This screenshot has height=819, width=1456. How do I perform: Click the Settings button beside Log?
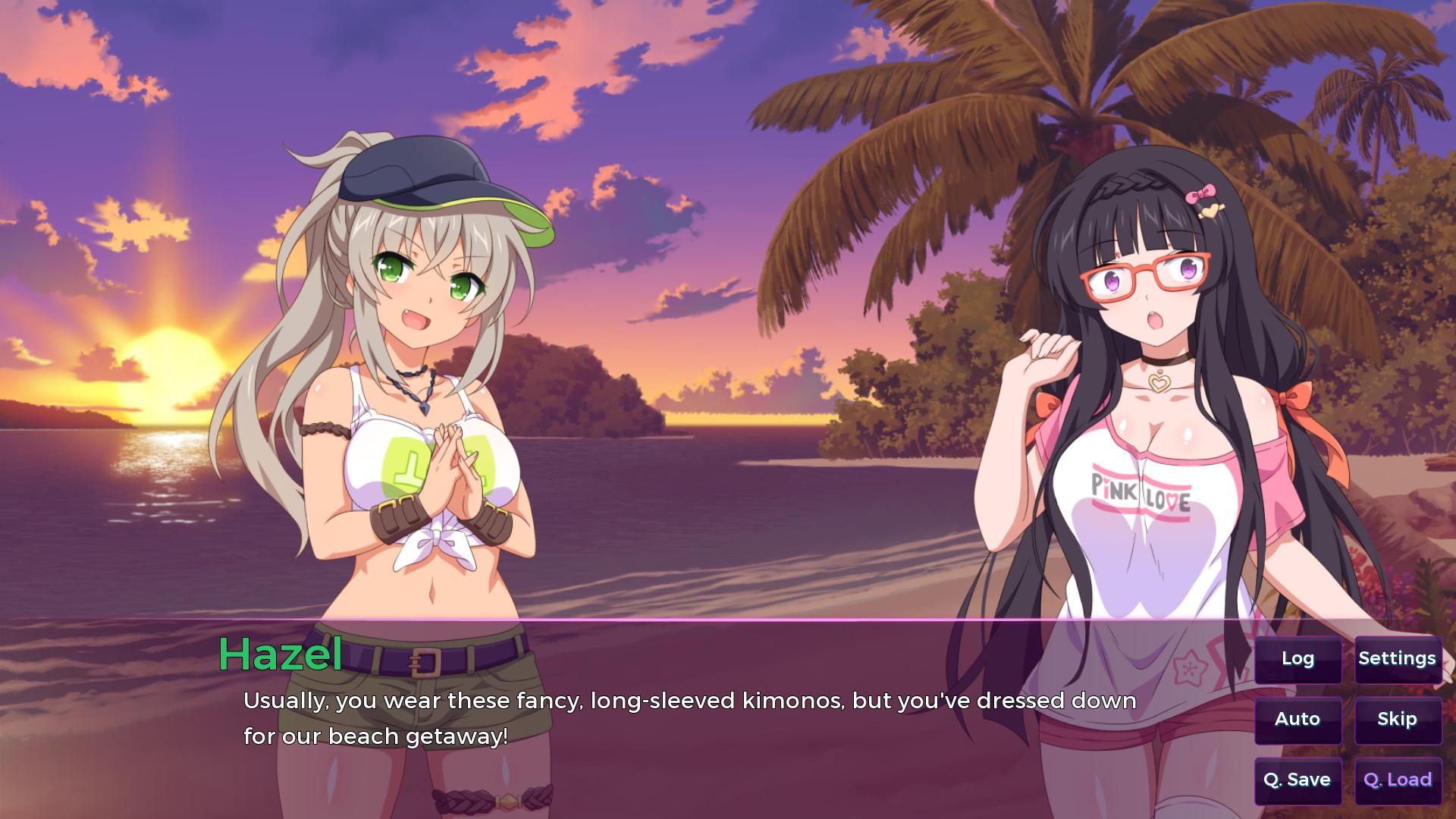click(x=1398, y=659)
